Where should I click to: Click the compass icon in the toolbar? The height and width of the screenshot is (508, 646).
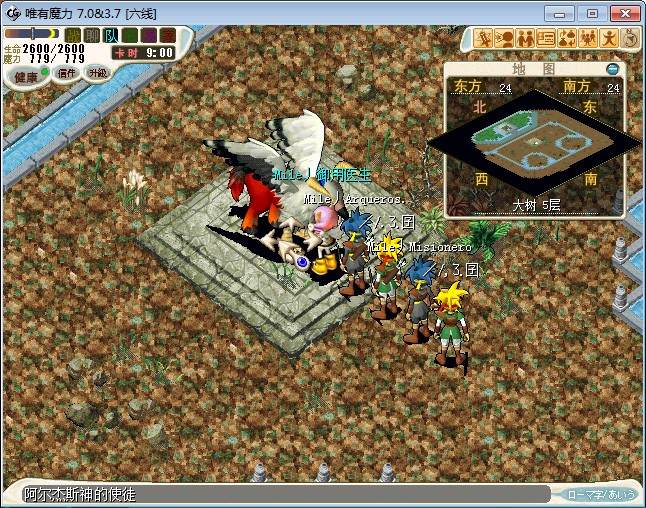pos(629,38)
